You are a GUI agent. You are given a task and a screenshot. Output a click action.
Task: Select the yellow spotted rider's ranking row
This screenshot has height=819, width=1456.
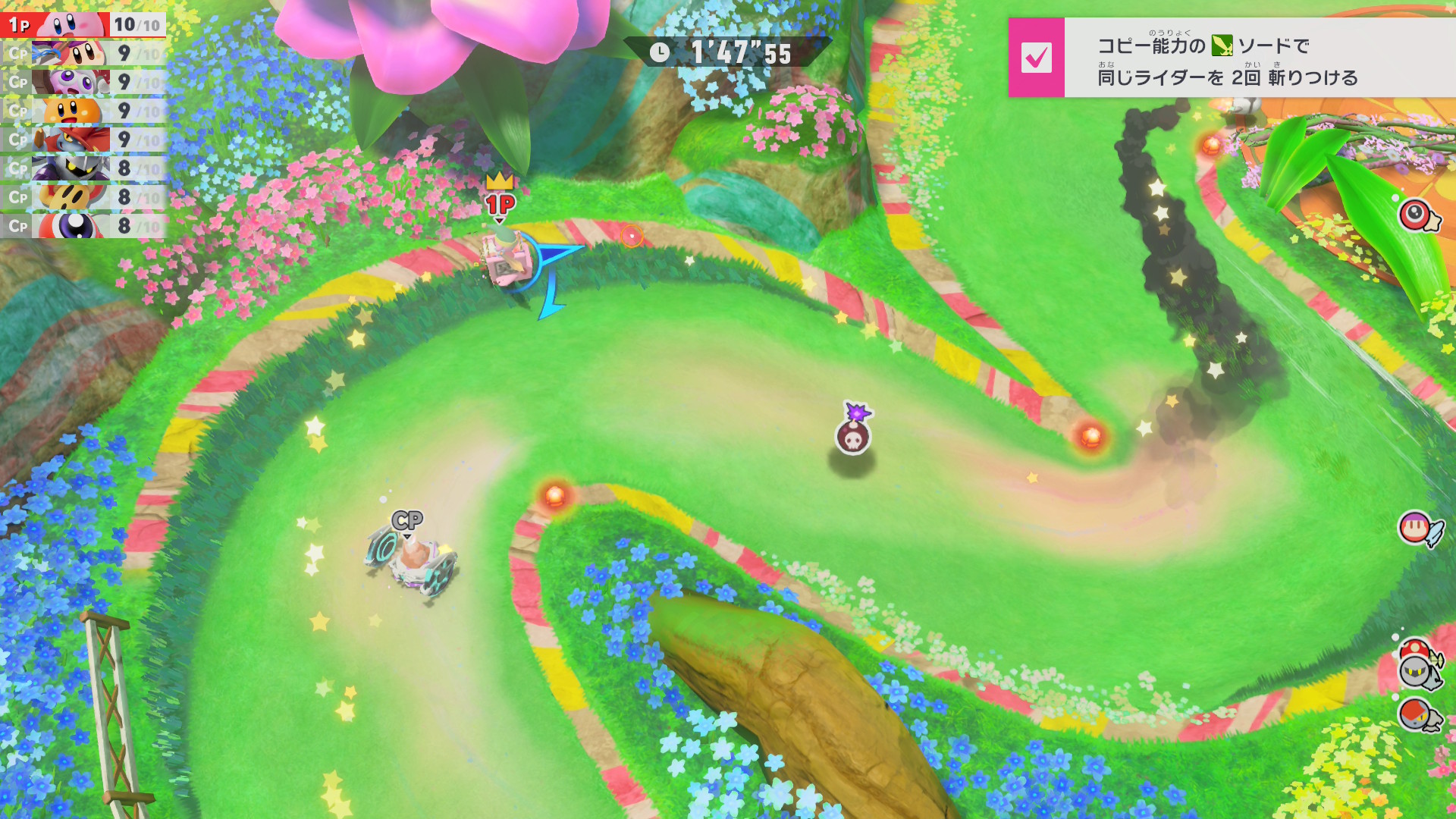coord(83,197)
